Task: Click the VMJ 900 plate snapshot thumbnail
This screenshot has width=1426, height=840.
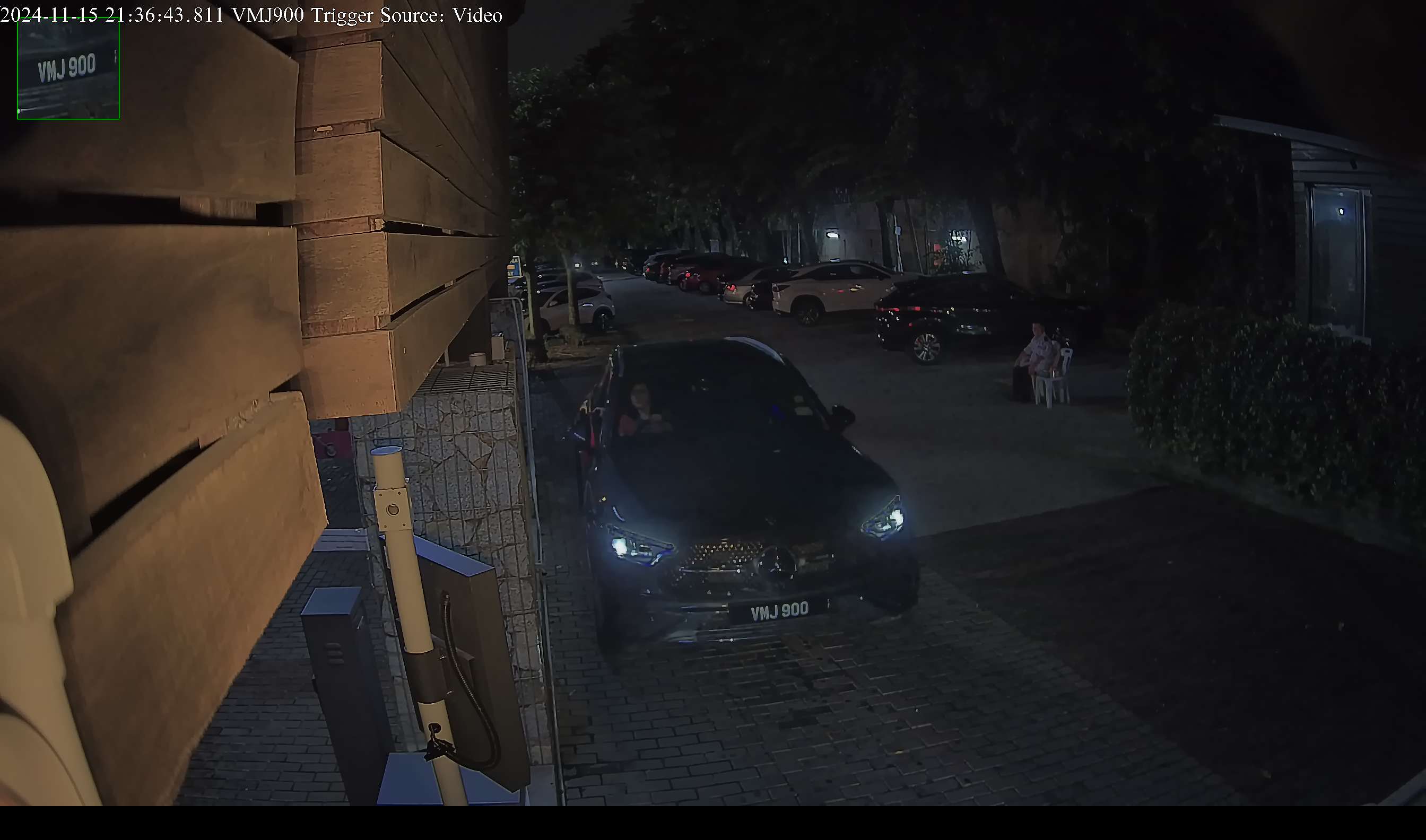Action: [x=68, y=68]
